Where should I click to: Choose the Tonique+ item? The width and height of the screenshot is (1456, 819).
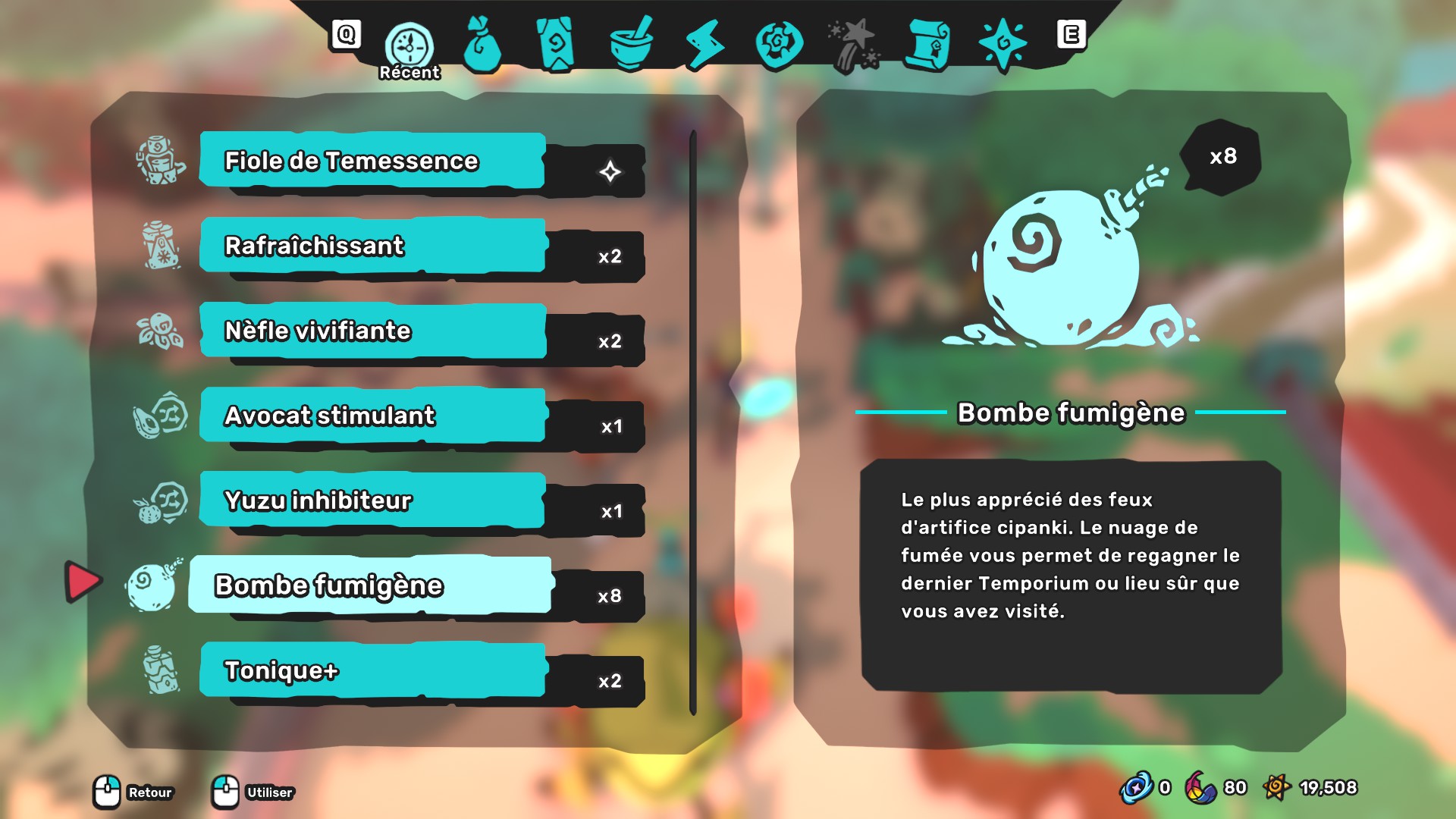point(372,670)
